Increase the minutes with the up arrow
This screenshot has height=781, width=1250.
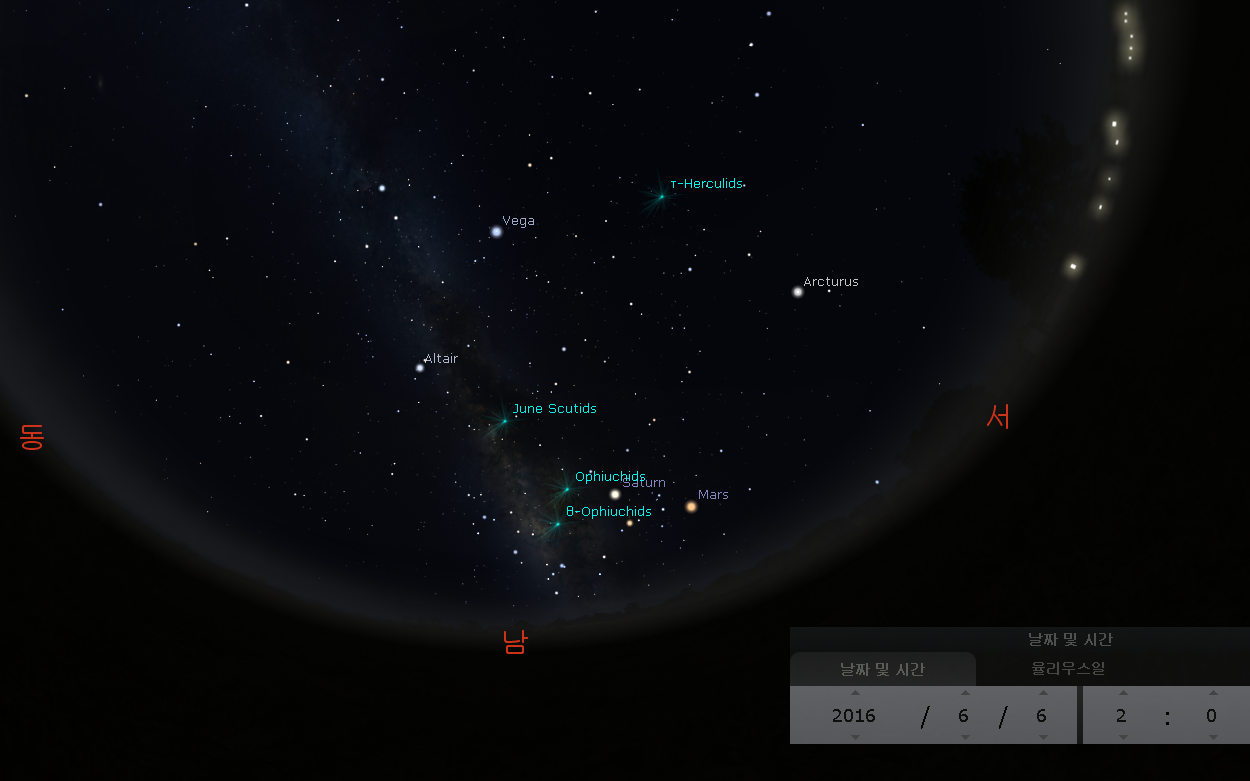1212,692
